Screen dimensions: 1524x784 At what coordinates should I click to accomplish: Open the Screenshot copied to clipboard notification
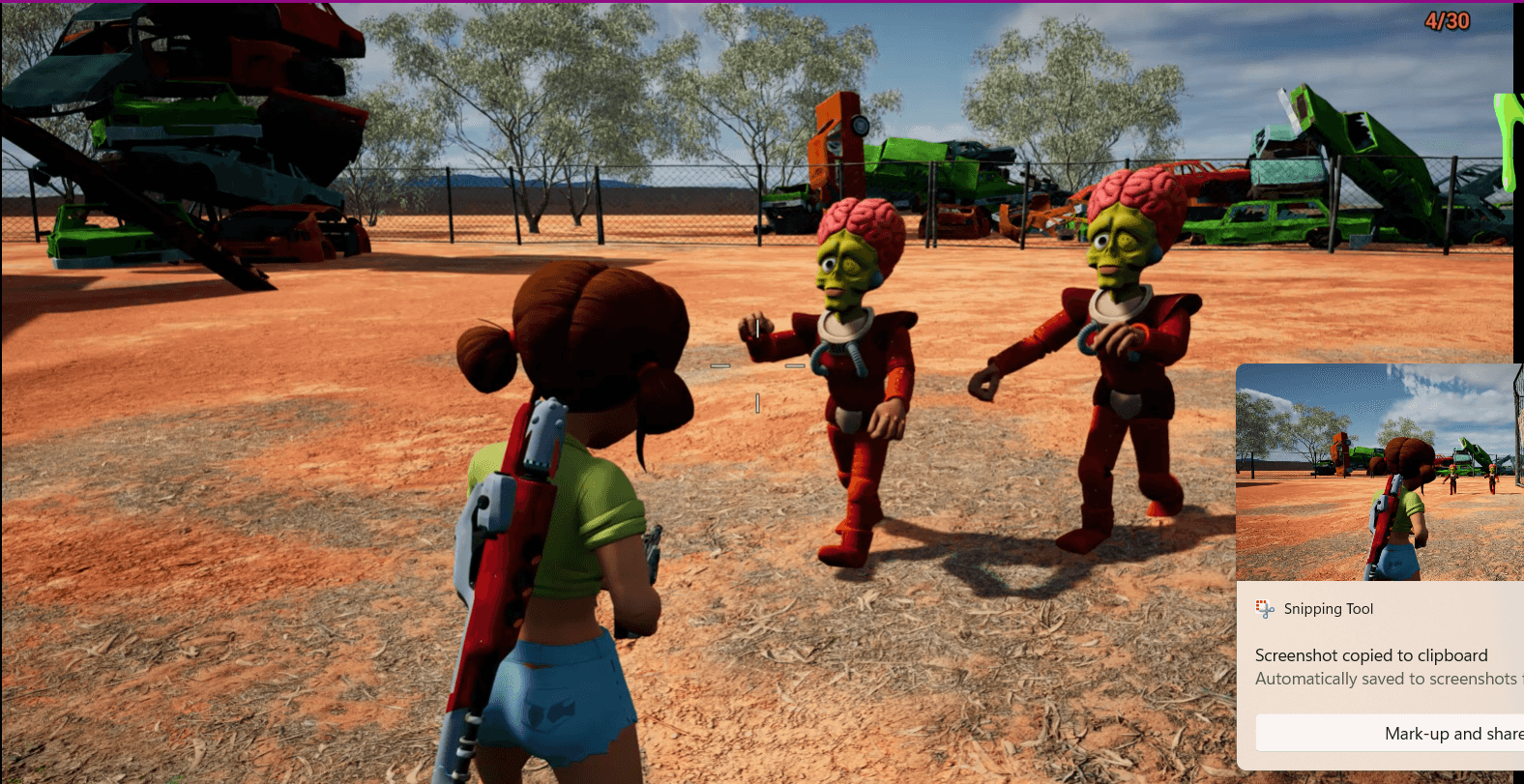point(1371,654)
